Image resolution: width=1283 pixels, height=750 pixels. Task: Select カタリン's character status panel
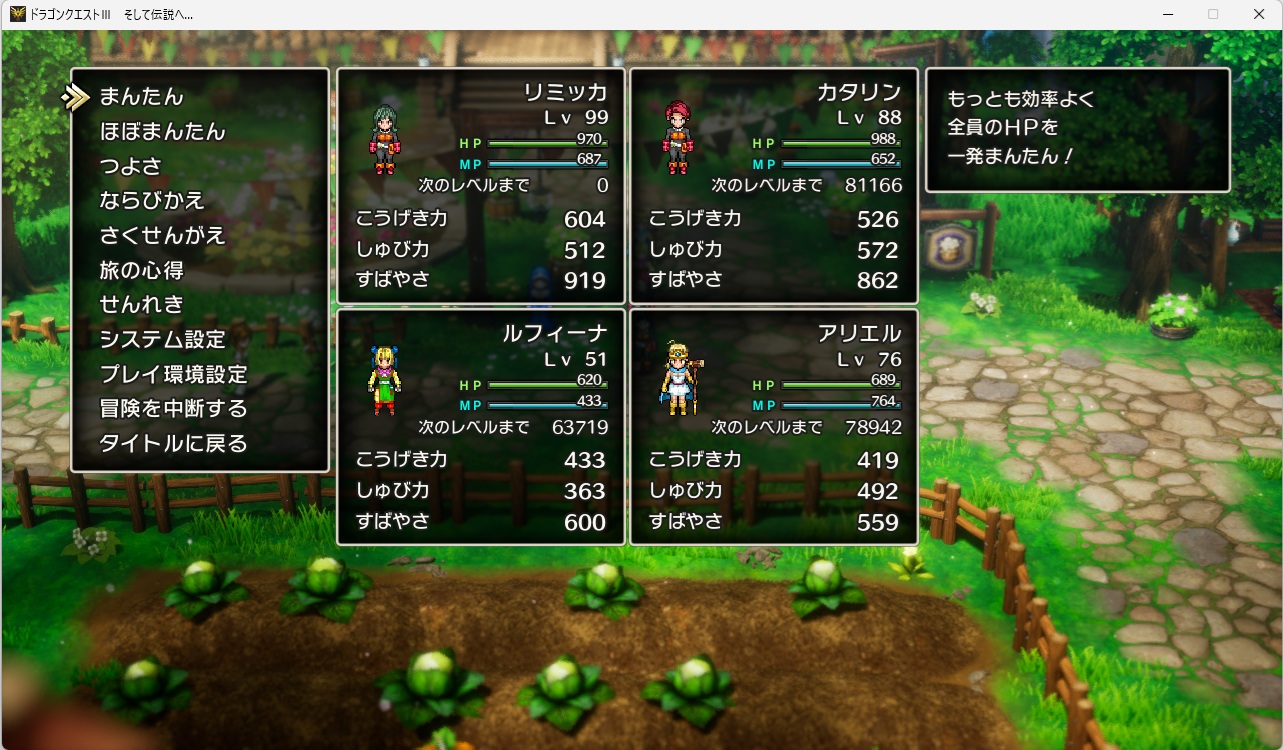(x=773, y=186)
